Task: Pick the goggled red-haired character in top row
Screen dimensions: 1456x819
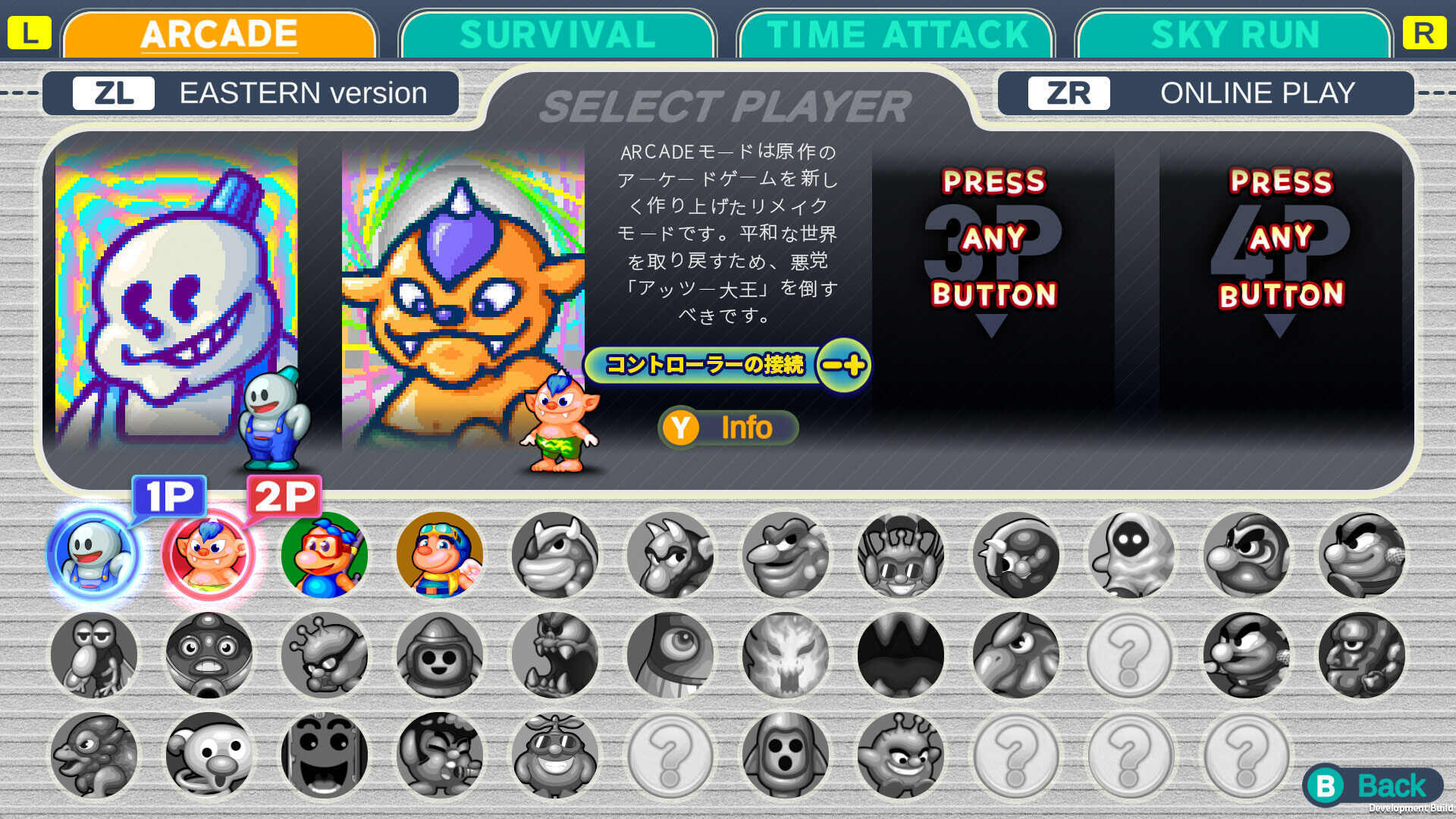Action: click(x=325, y=554)
